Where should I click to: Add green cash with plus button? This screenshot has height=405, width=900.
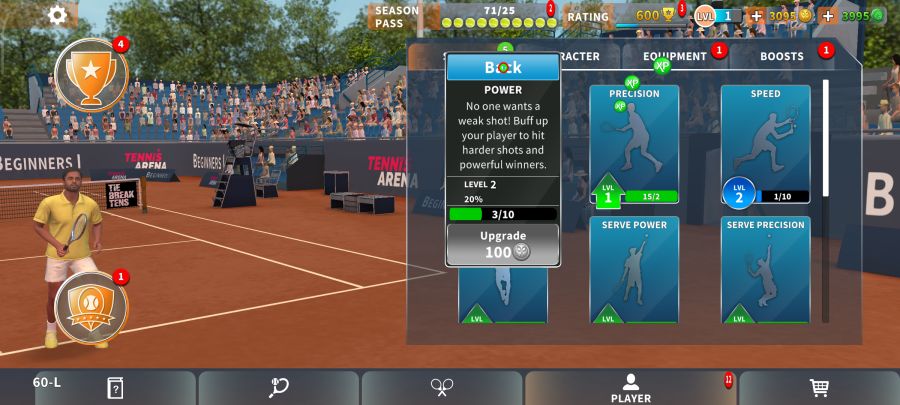pyautogui.click(x=828, y=16)
